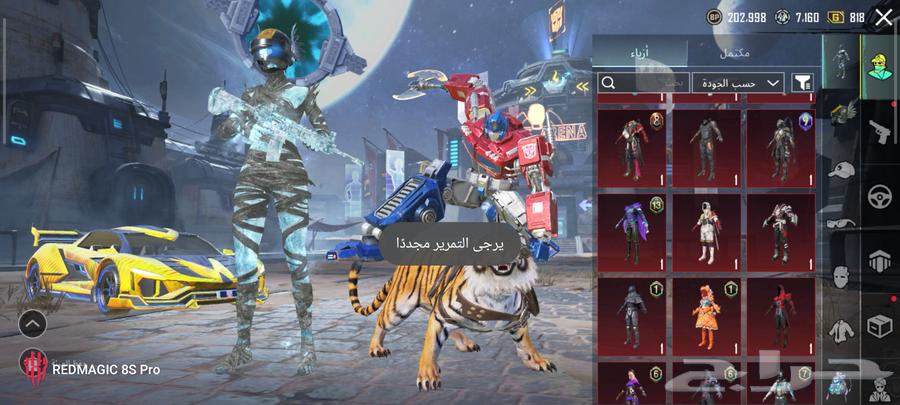Select the orange dress outfit

(706, 316)
